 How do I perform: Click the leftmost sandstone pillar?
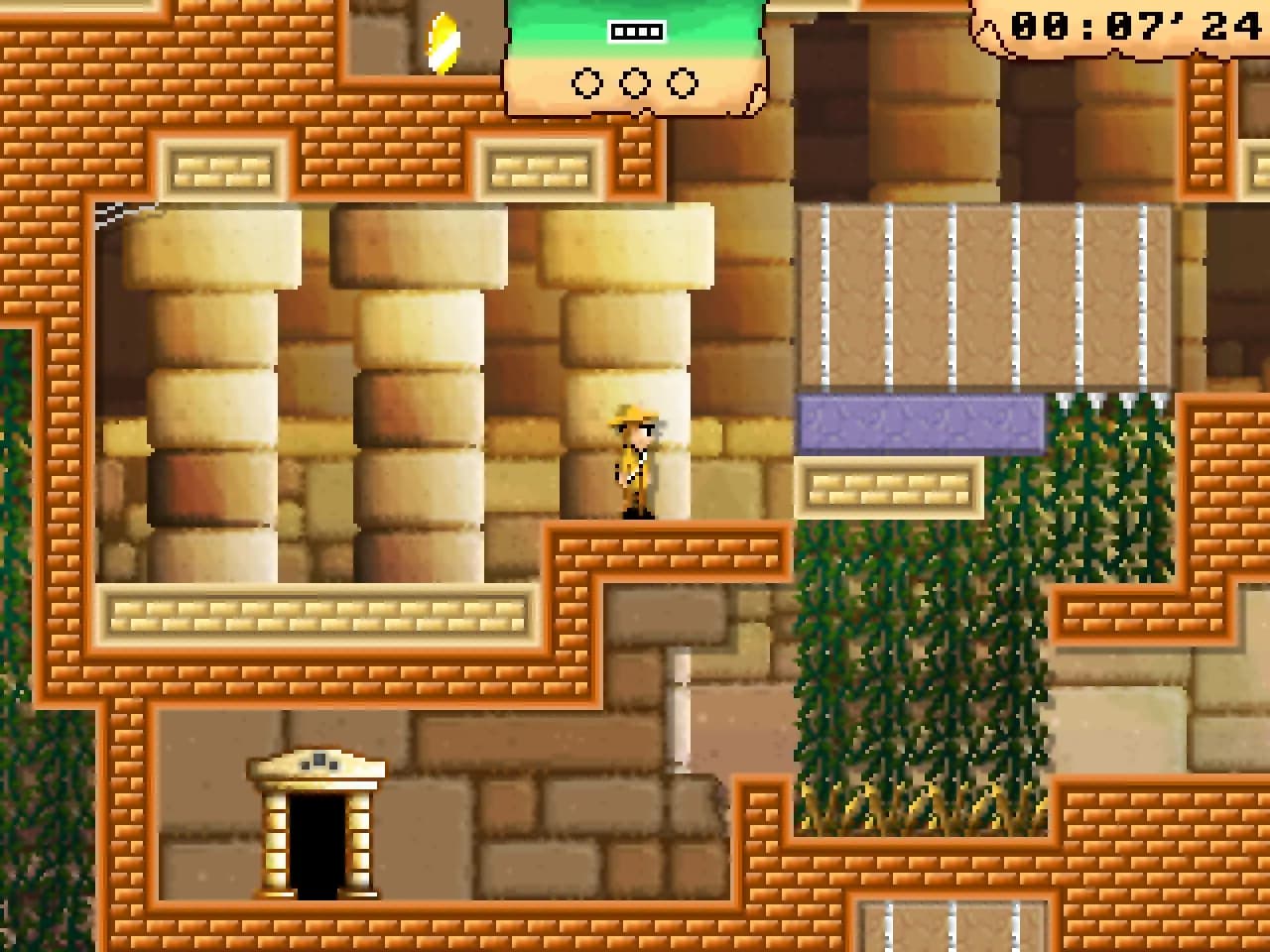pos(213,397)
